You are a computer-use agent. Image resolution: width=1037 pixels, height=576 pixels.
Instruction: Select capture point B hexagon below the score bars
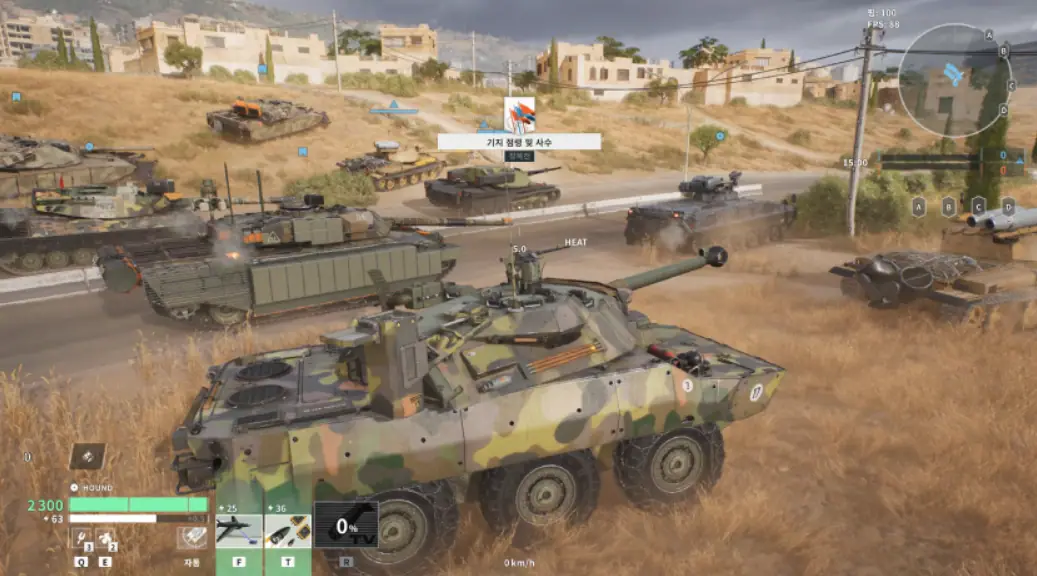[x=949, y=207]
